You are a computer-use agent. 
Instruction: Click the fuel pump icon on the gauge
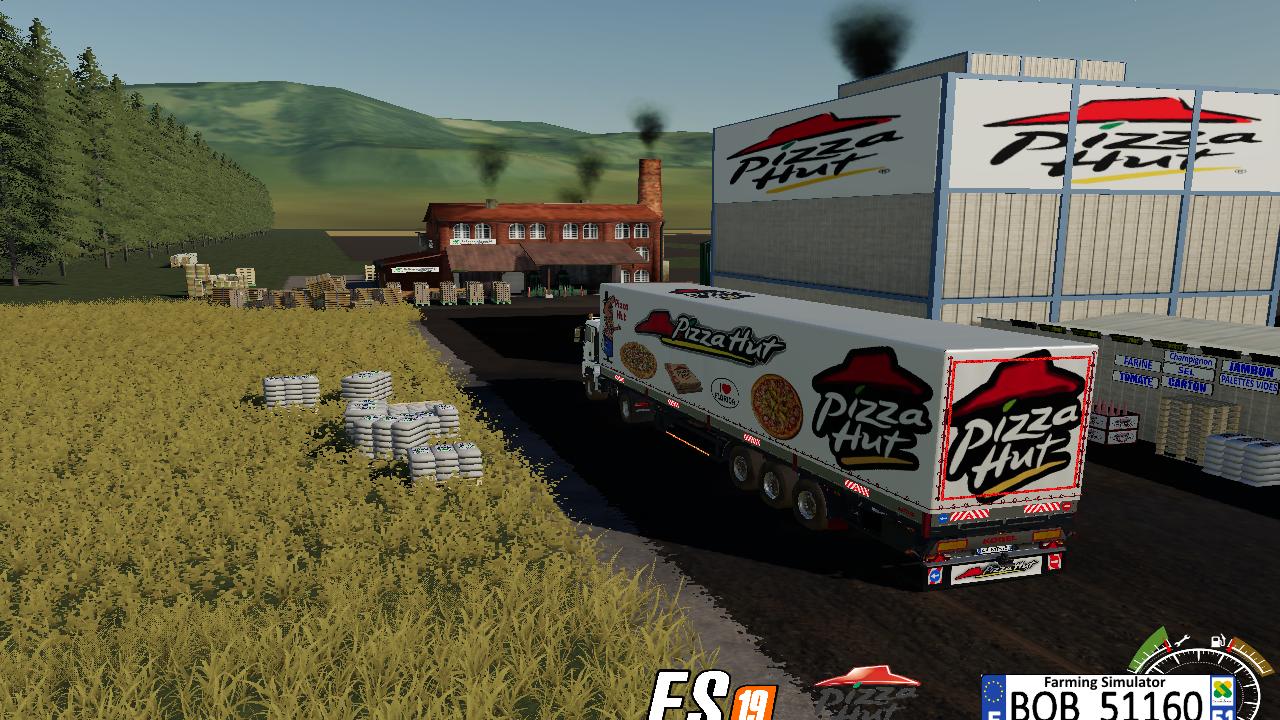pyautogui.click(x=1217, y=640)
